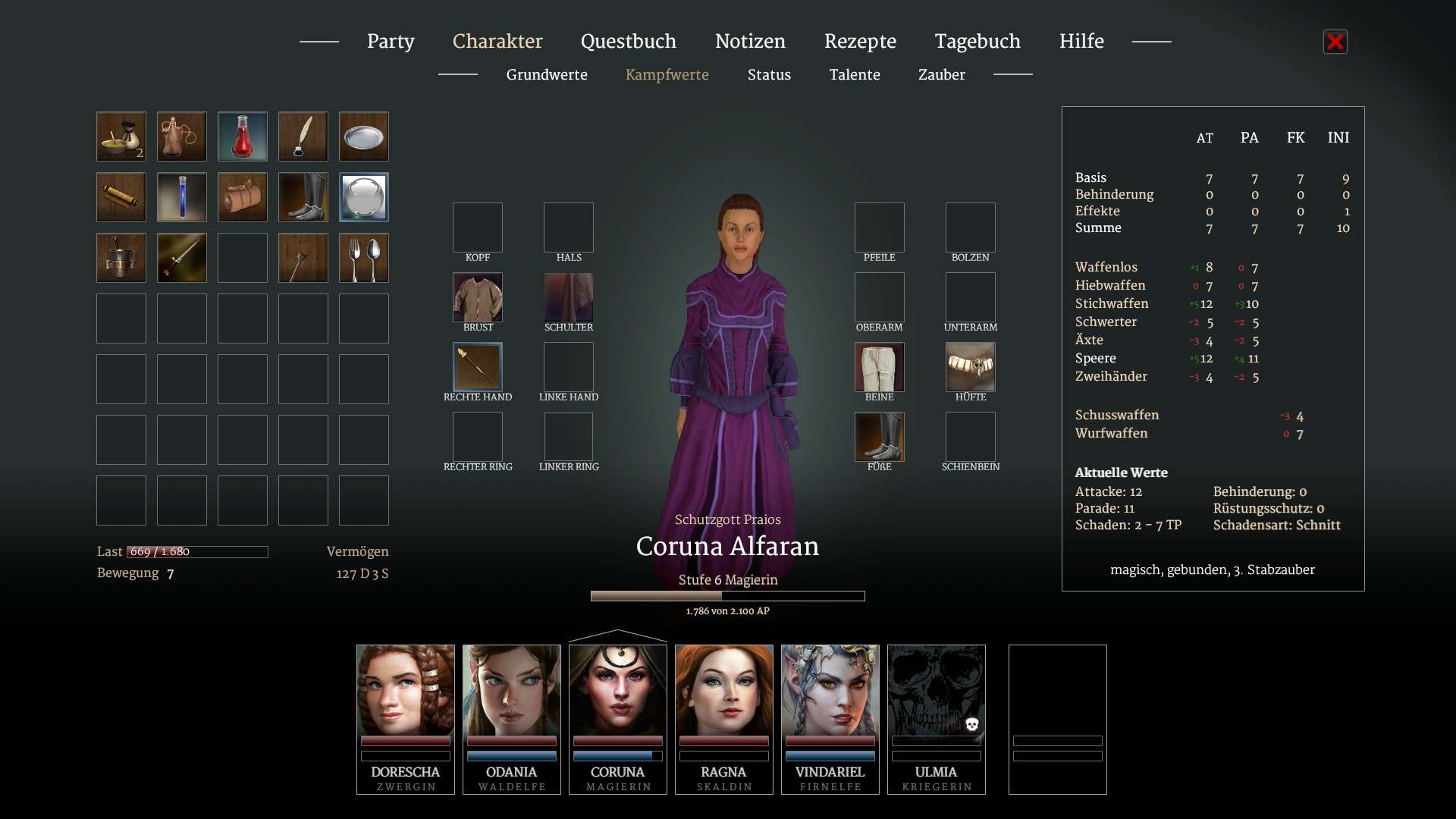Select the red potion flask in inventory

click(x=243, y=136)
